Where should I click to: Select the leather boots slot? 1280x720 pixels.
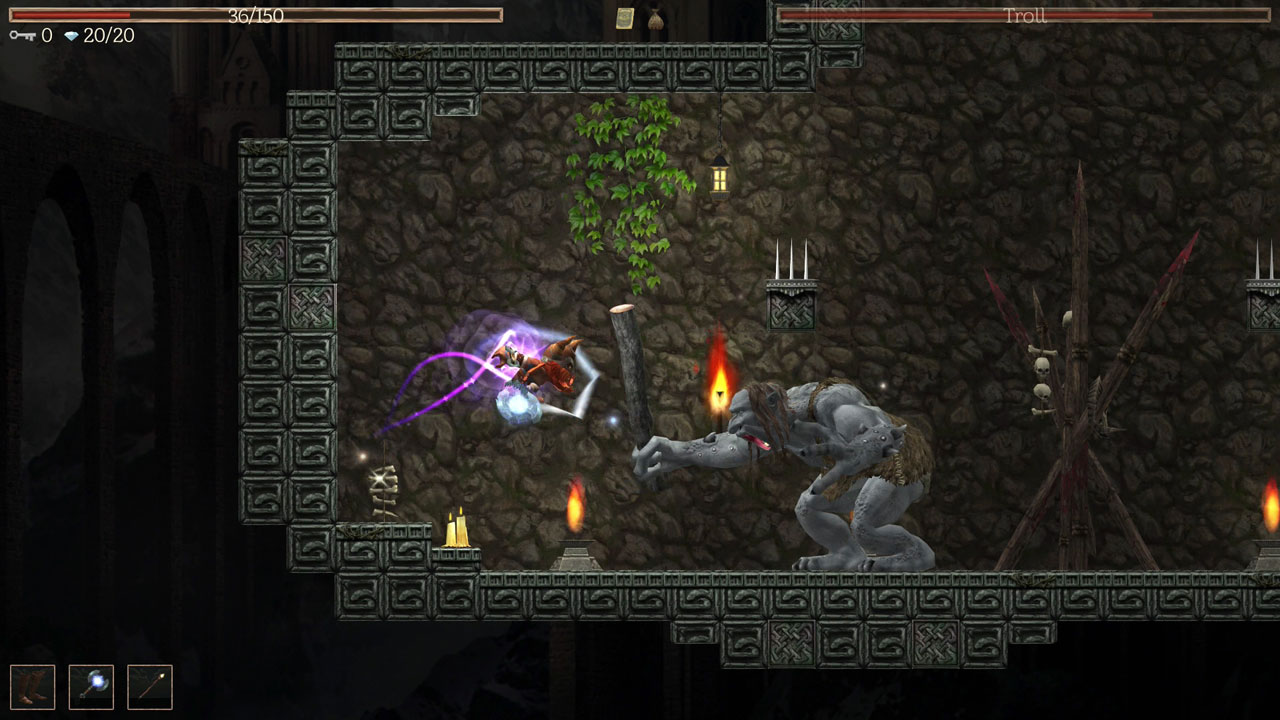pos(32,687)
